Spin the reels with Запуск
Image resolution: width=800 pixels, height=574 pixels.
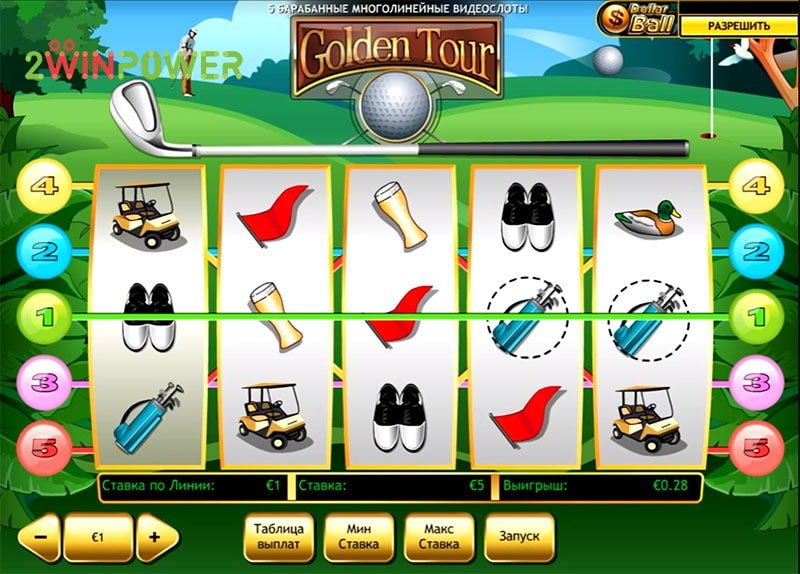click(x=519, y=537)
